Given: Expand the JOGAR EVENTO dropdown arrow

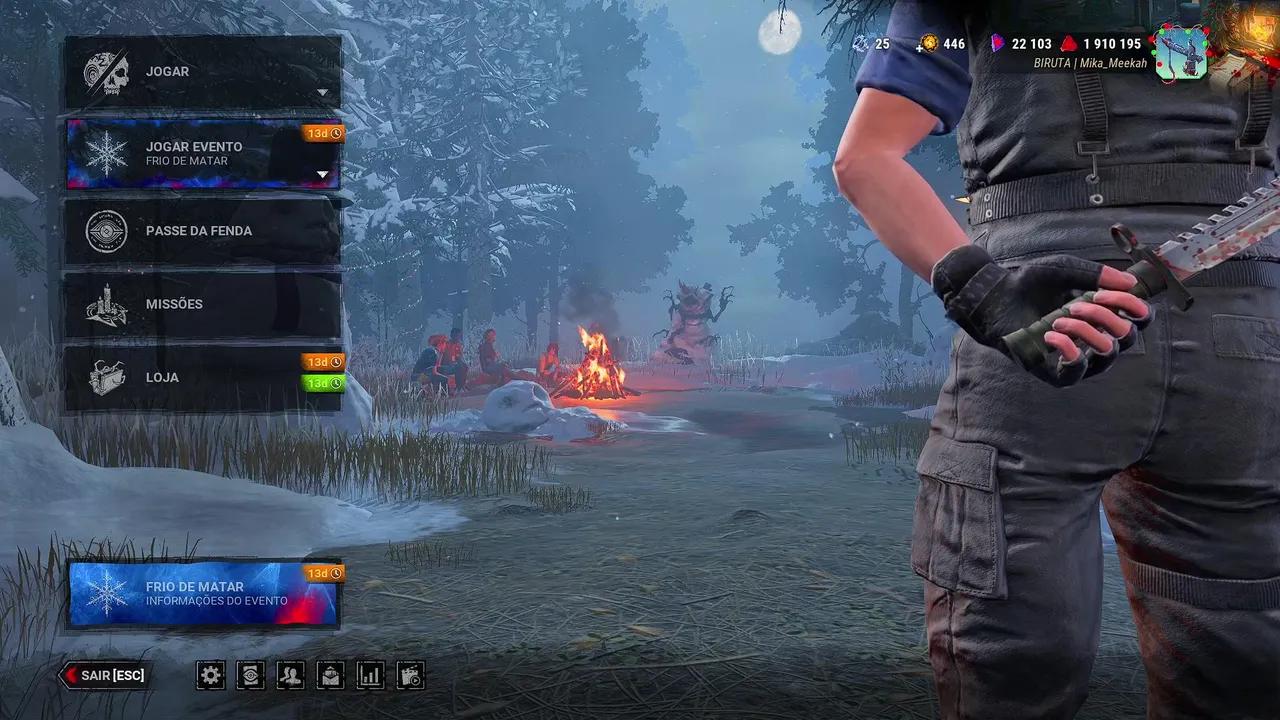Looking at the screenshot, I should (x=322, y=173).
